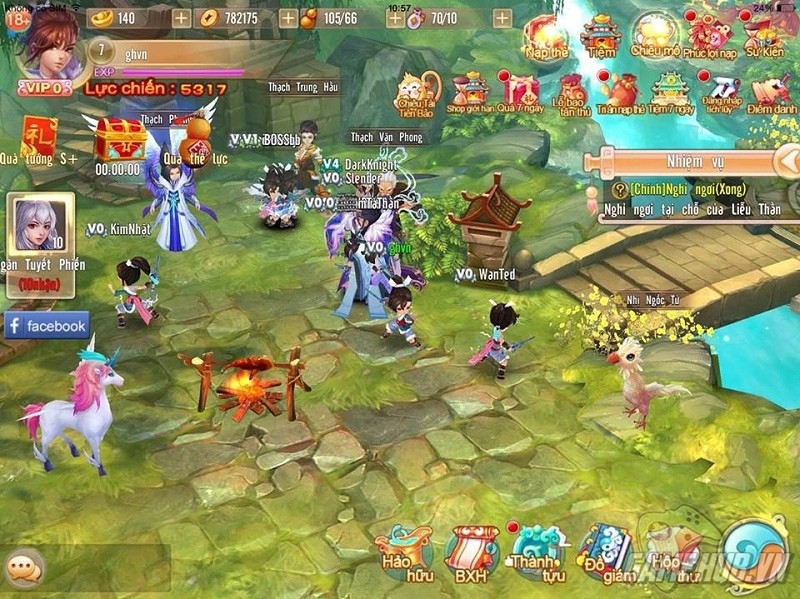
Task: Open the Facebook link button
Action: 47,326
